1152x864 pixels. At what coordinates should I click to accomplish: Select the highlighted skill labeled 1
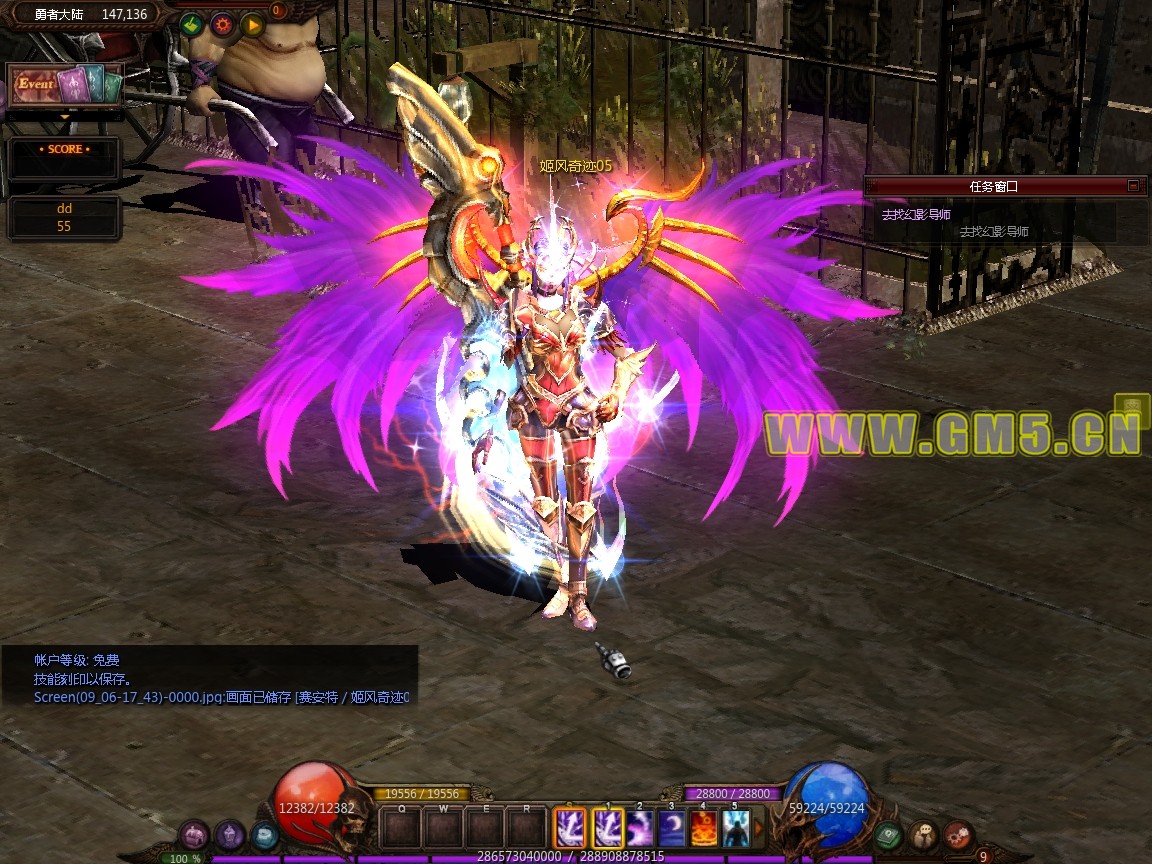(608, 829)
